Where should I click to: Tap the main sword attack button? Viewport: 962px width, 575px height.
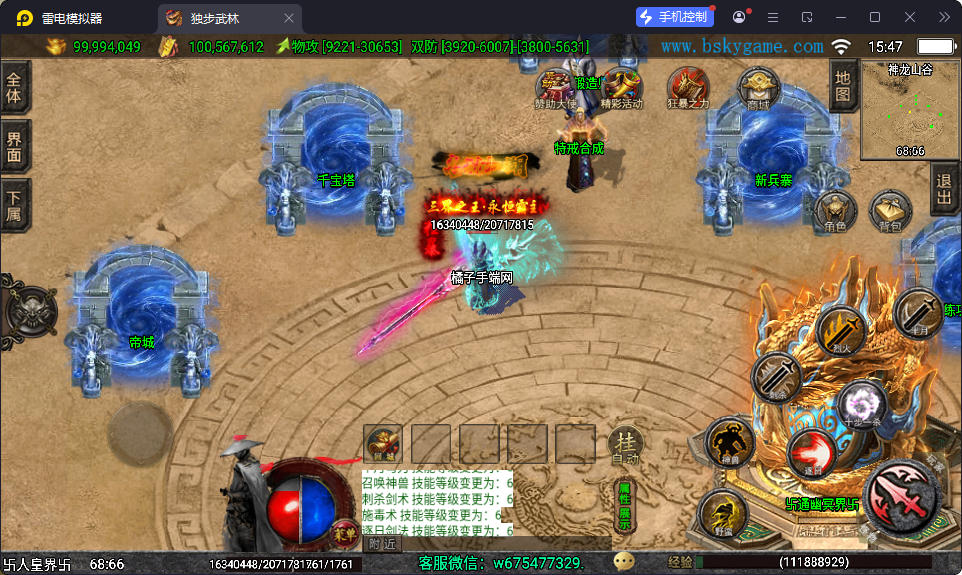tap(901, 497)
